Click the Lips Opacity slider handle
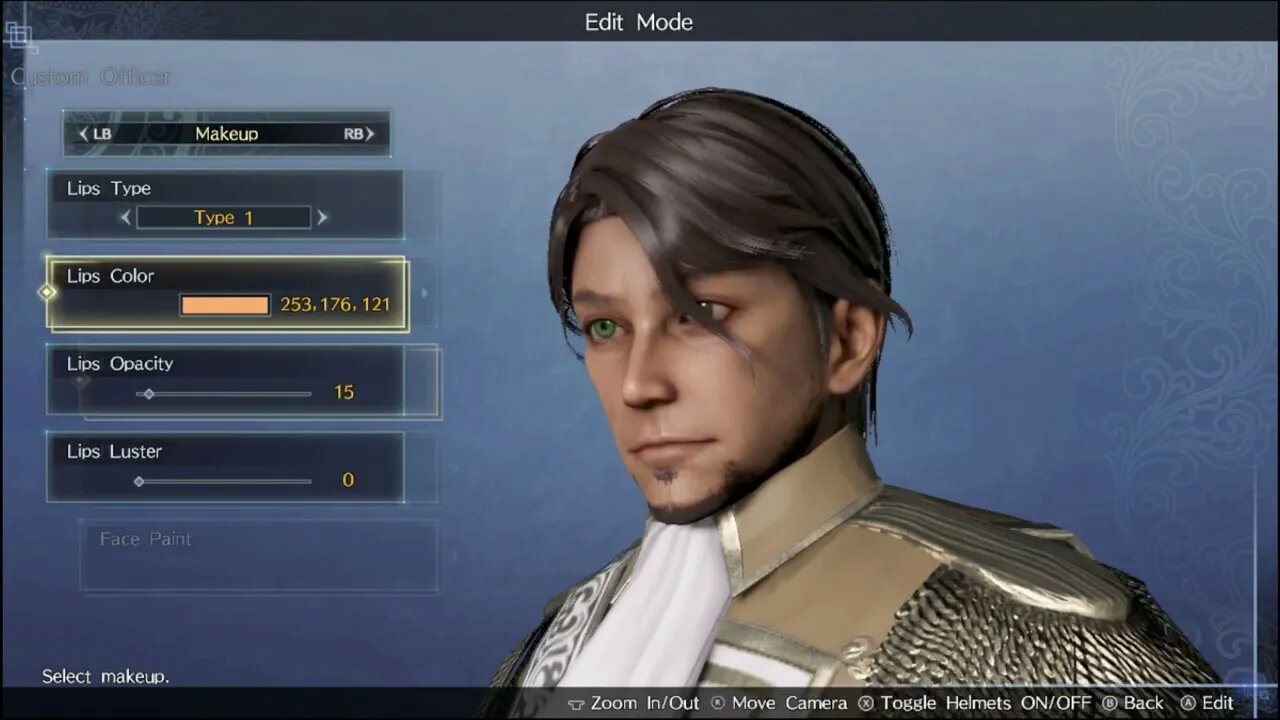 (148, 394)
